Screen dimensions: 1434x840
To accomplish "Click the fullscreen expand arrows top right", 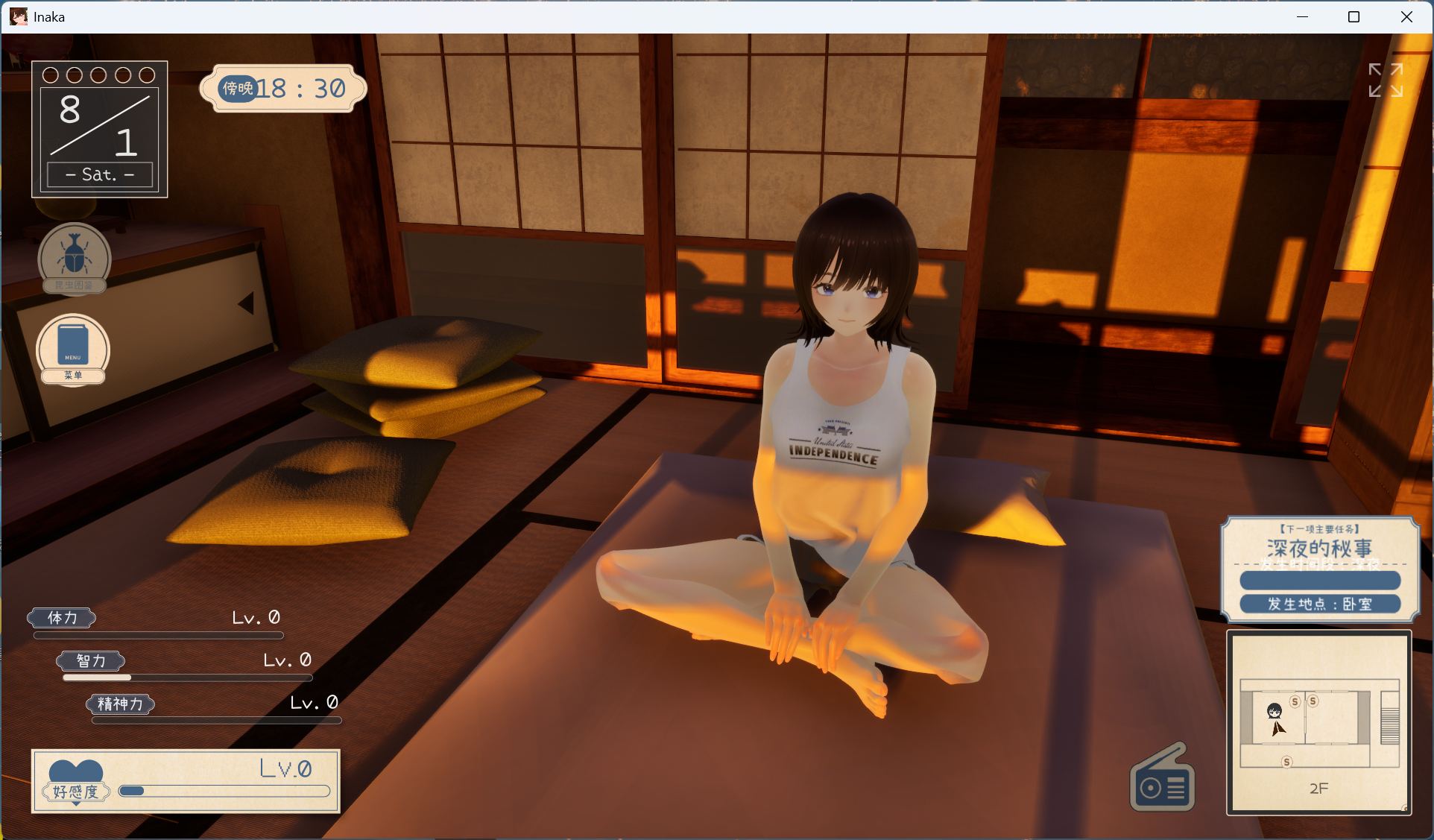I will (1386, 79).
